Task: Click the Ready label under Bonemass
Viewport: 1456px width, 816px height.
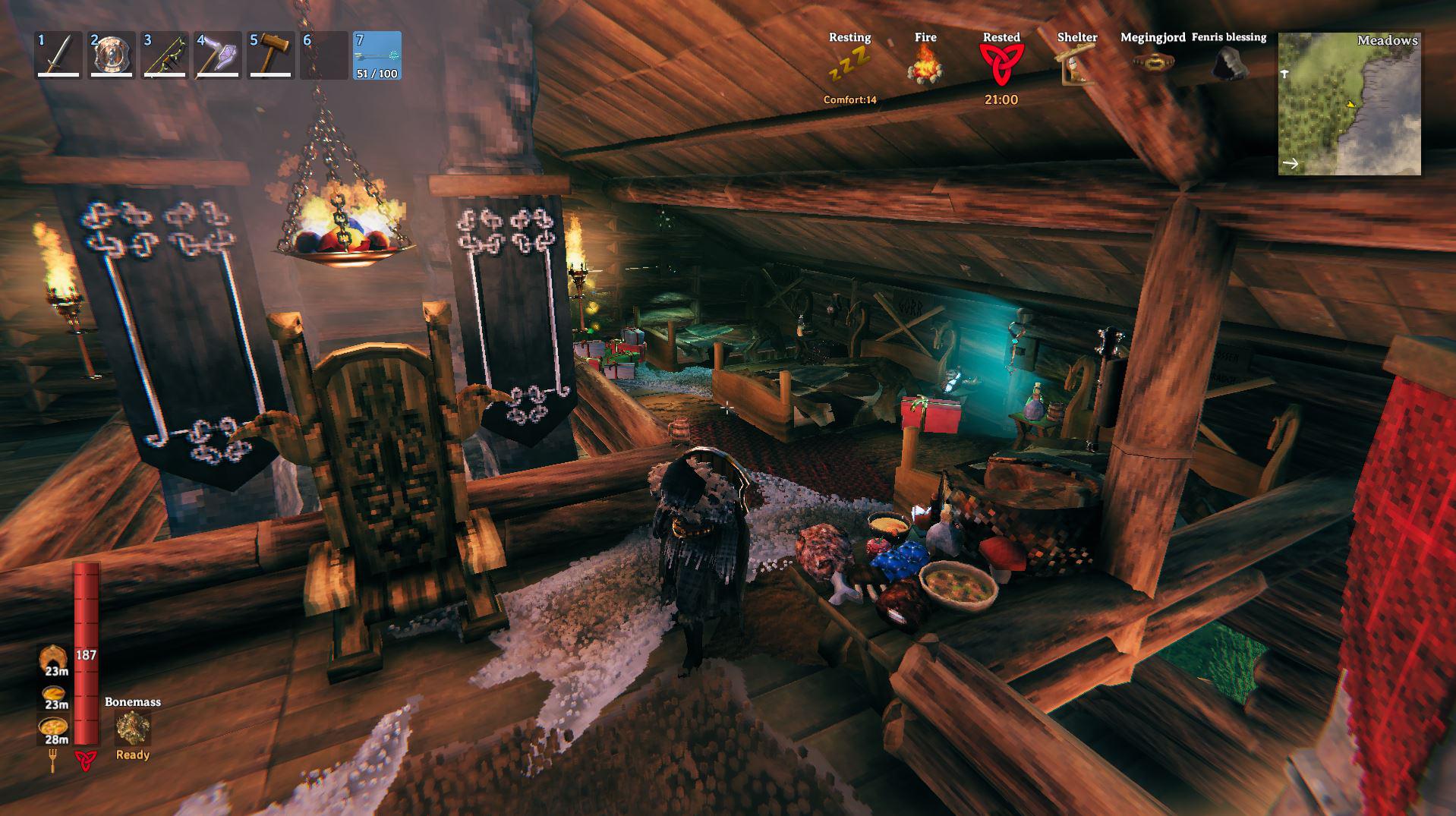Action: pos(132,755)
